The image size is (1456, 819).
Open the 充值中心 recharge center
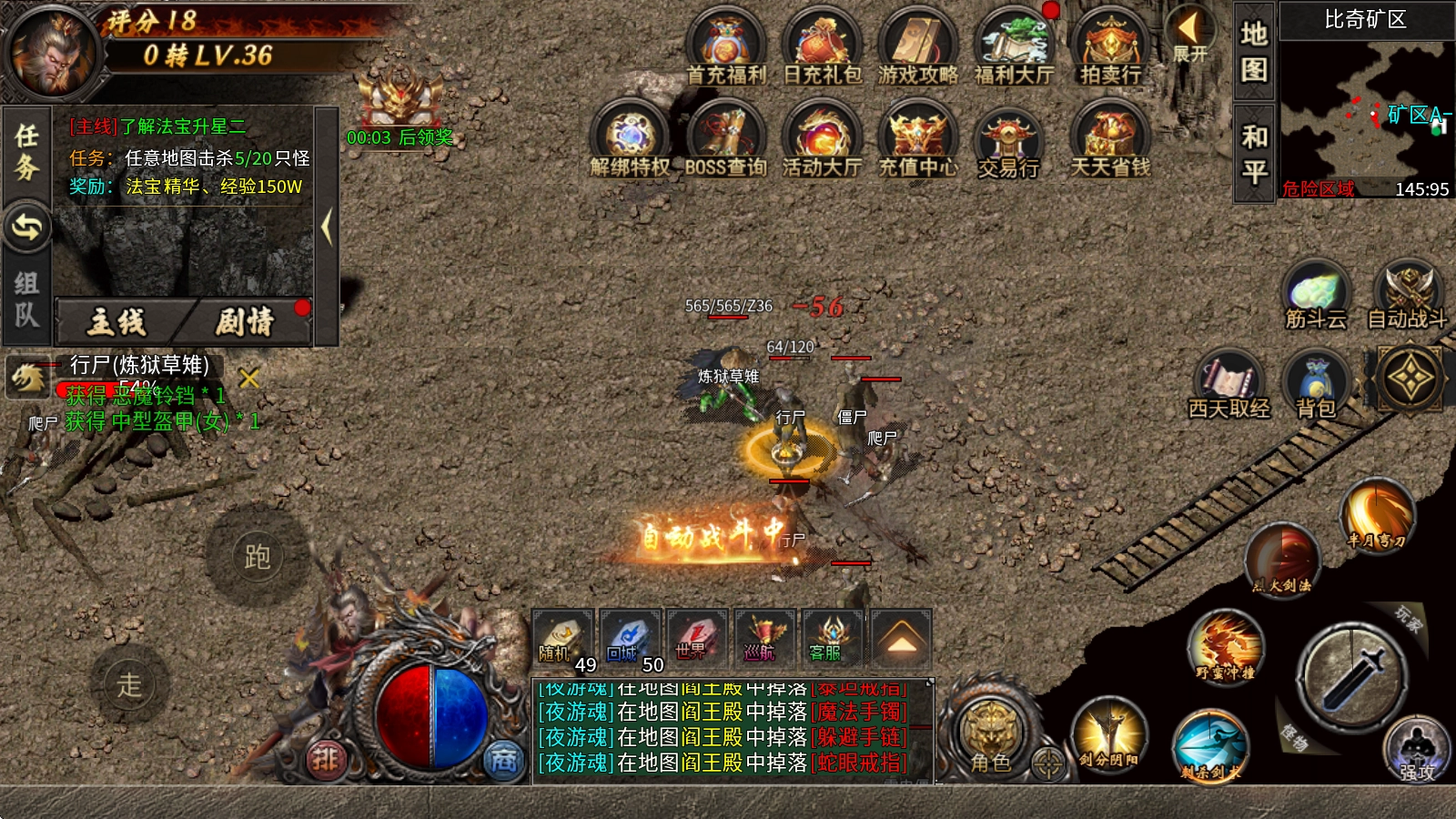(917, 139)
